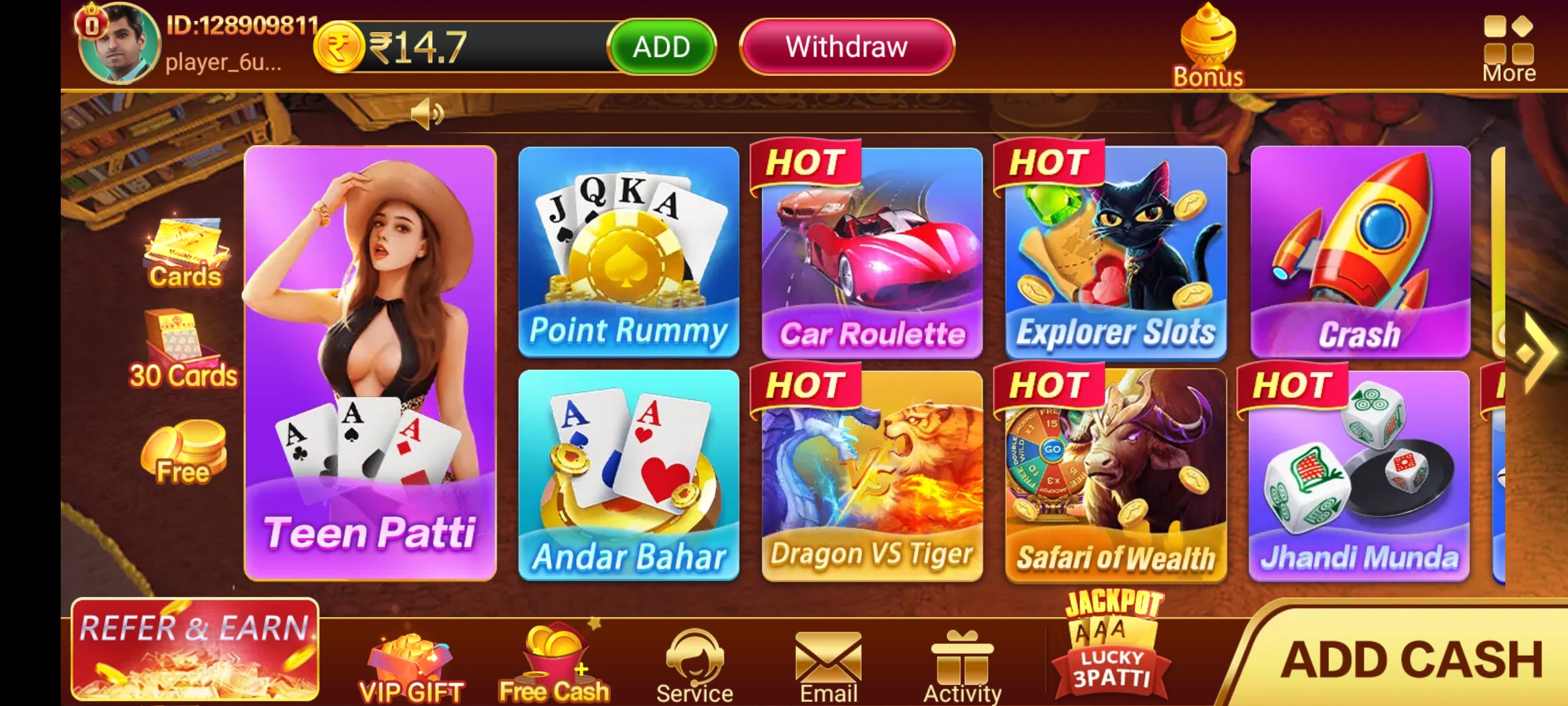Screen dimensions: 1568x706
Task: Click the Withdraw button
Action: [x=846, y=46]
